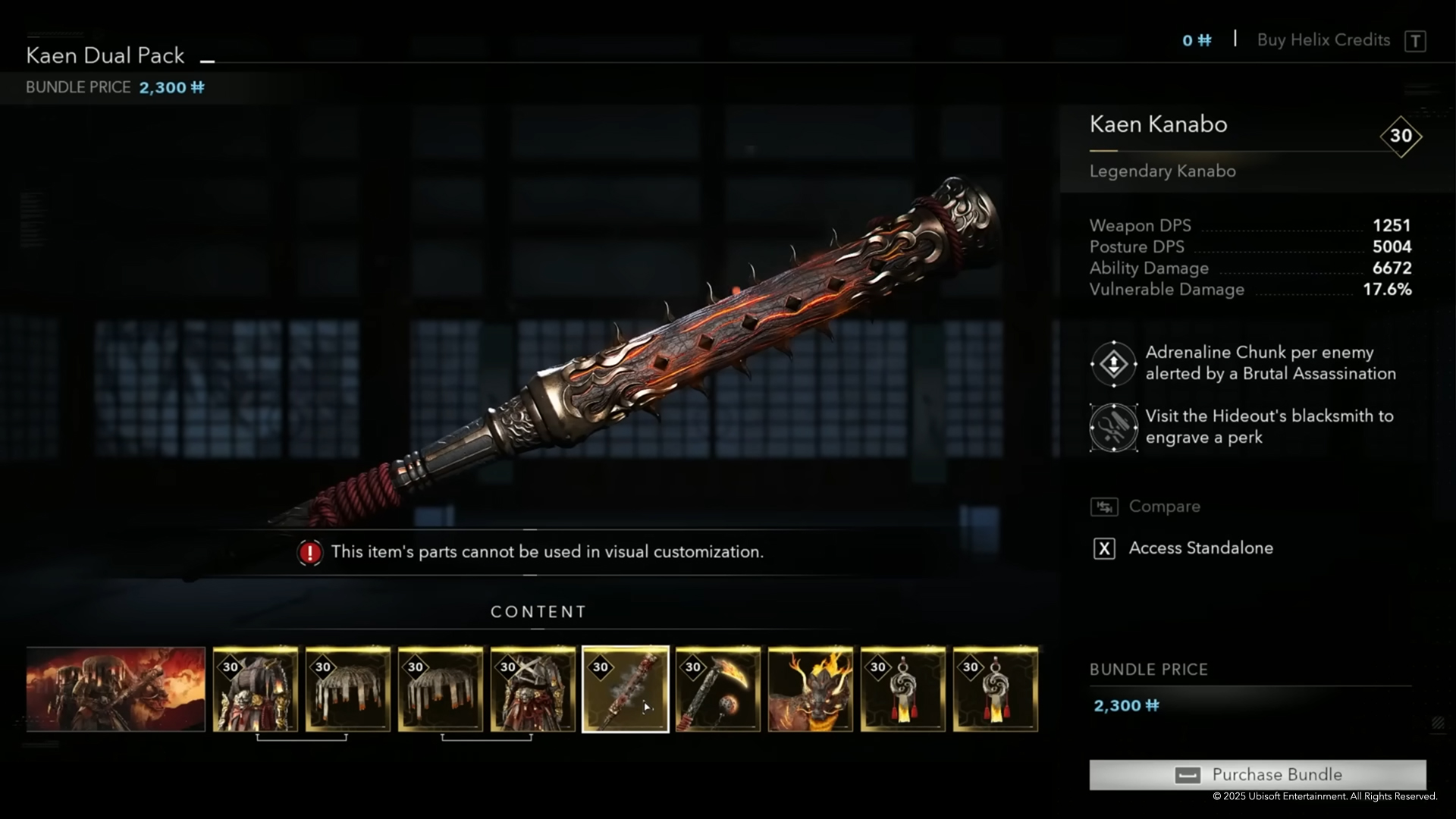The width and height of the screenshot is (1456, 819).
Task: Select the selected Kaen Kanabo thumbnail
Action: coord(626,689)
